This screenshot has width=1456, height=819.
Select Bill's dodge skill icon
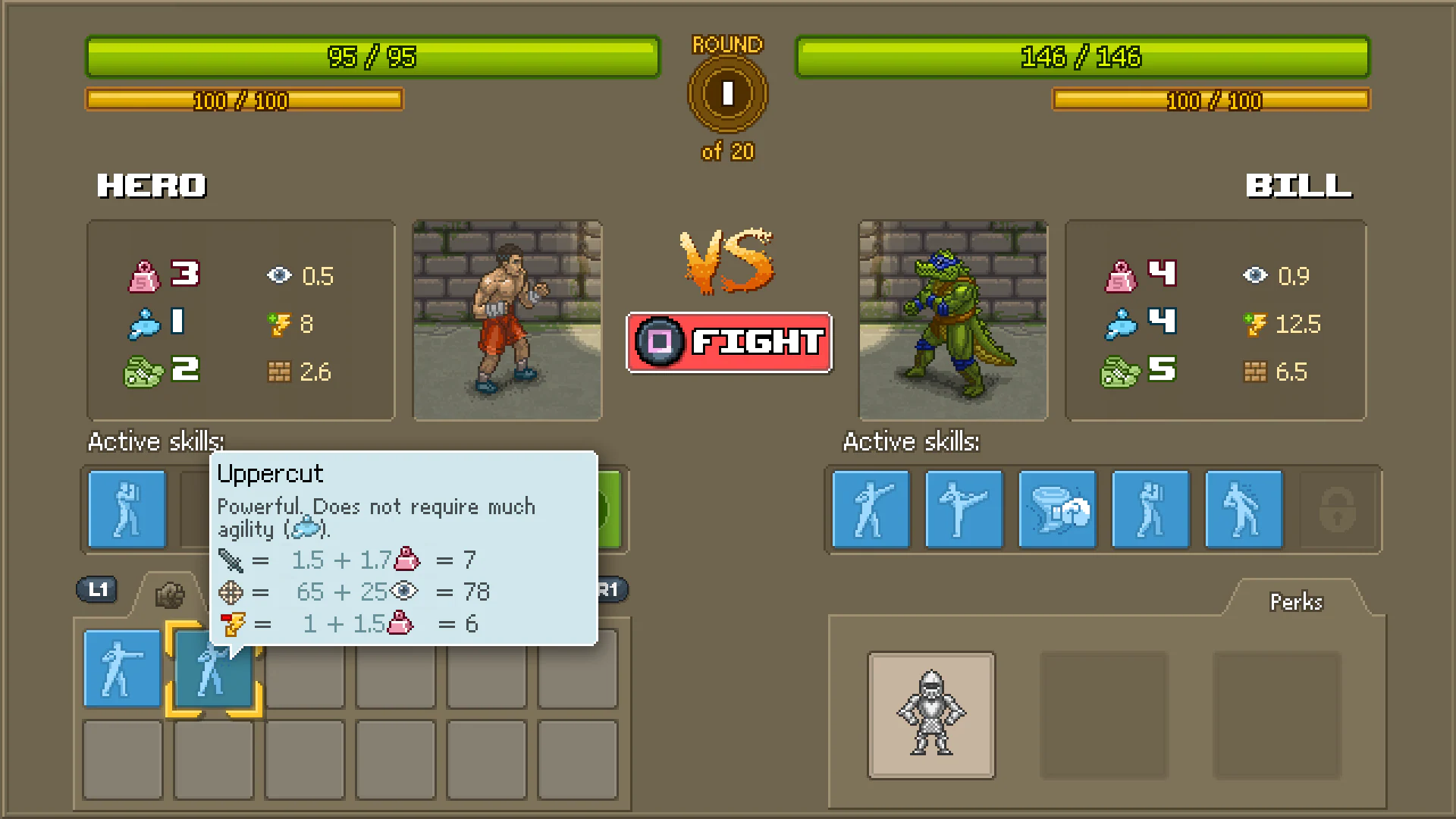tap(1244, 509)
